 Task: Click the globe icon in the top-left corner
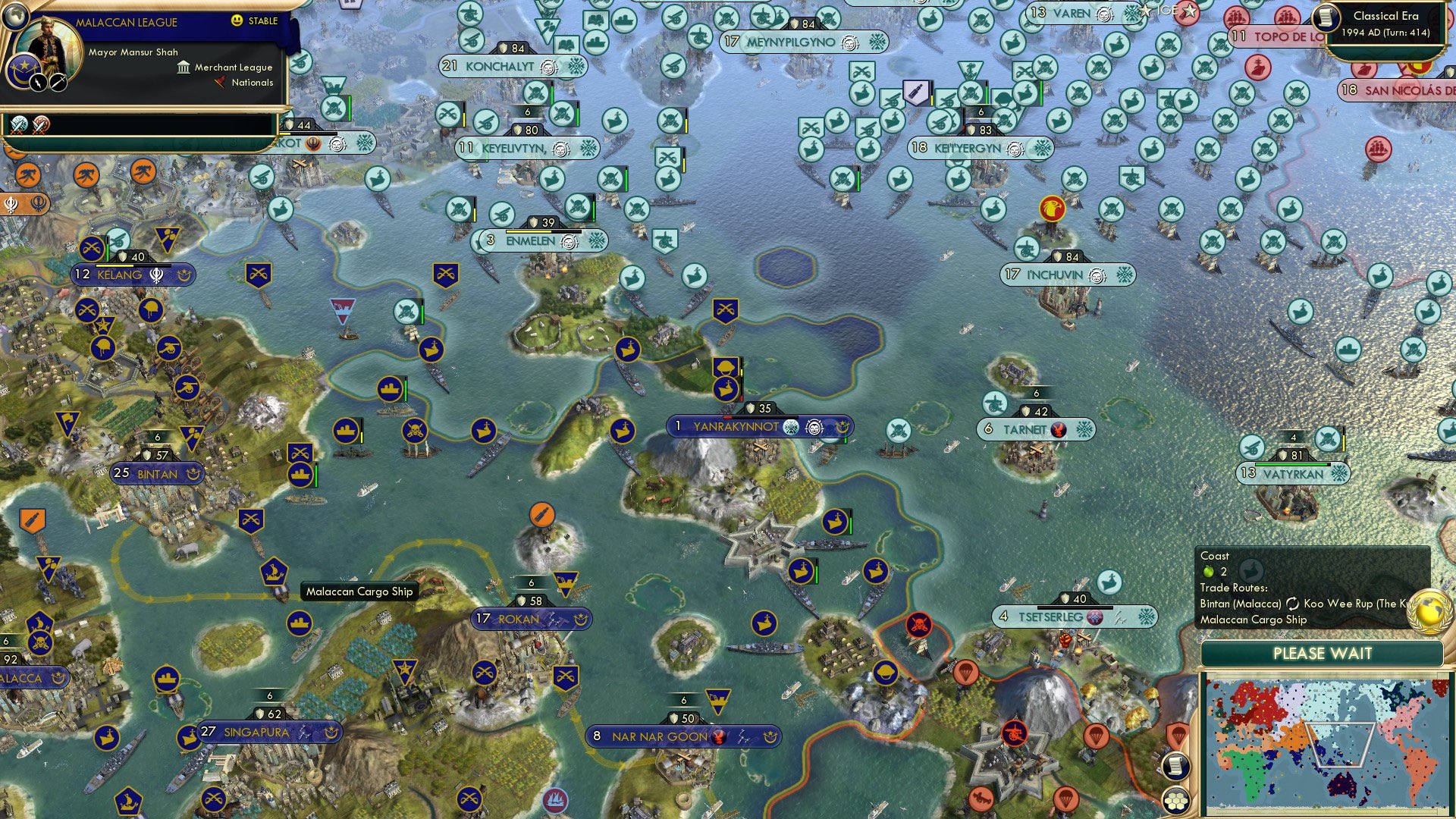(x=15, y=17)
